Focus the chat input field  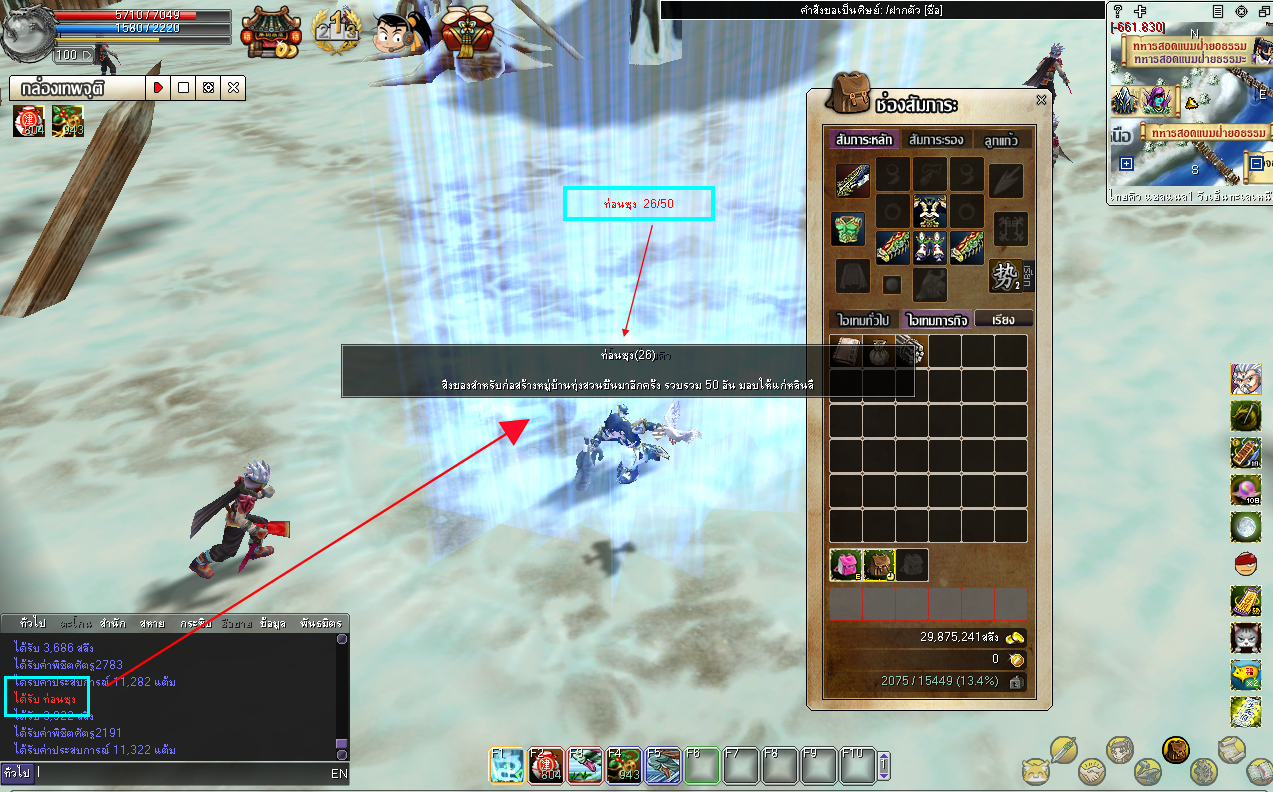[x=180, y=773]
